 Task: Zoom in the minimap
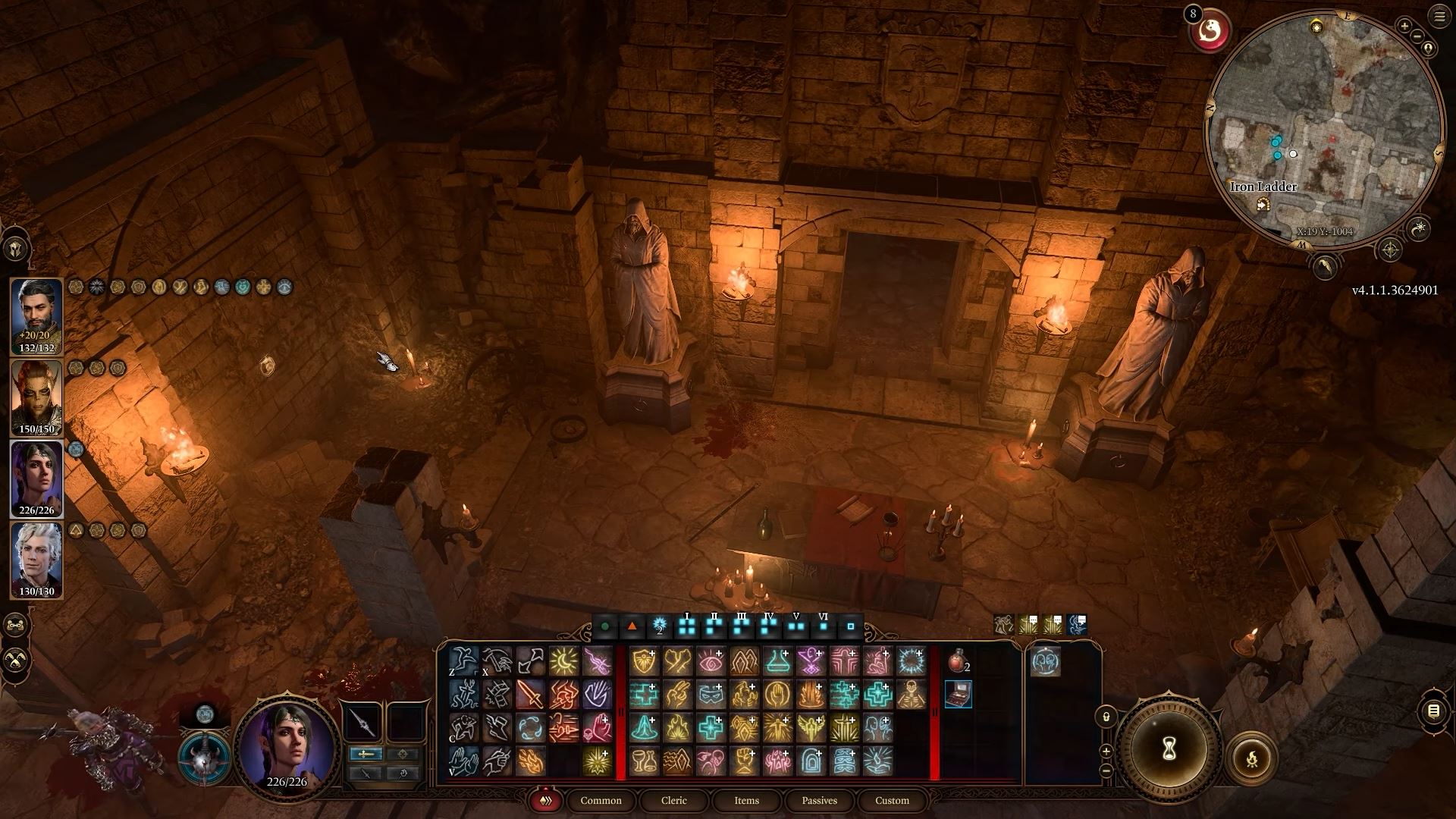(x=1404, y=27)
